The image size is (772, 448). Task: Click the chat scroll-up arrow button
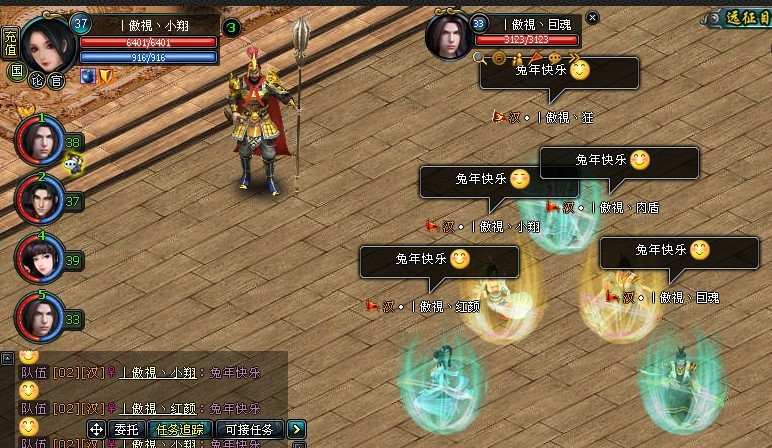point(7,357)
